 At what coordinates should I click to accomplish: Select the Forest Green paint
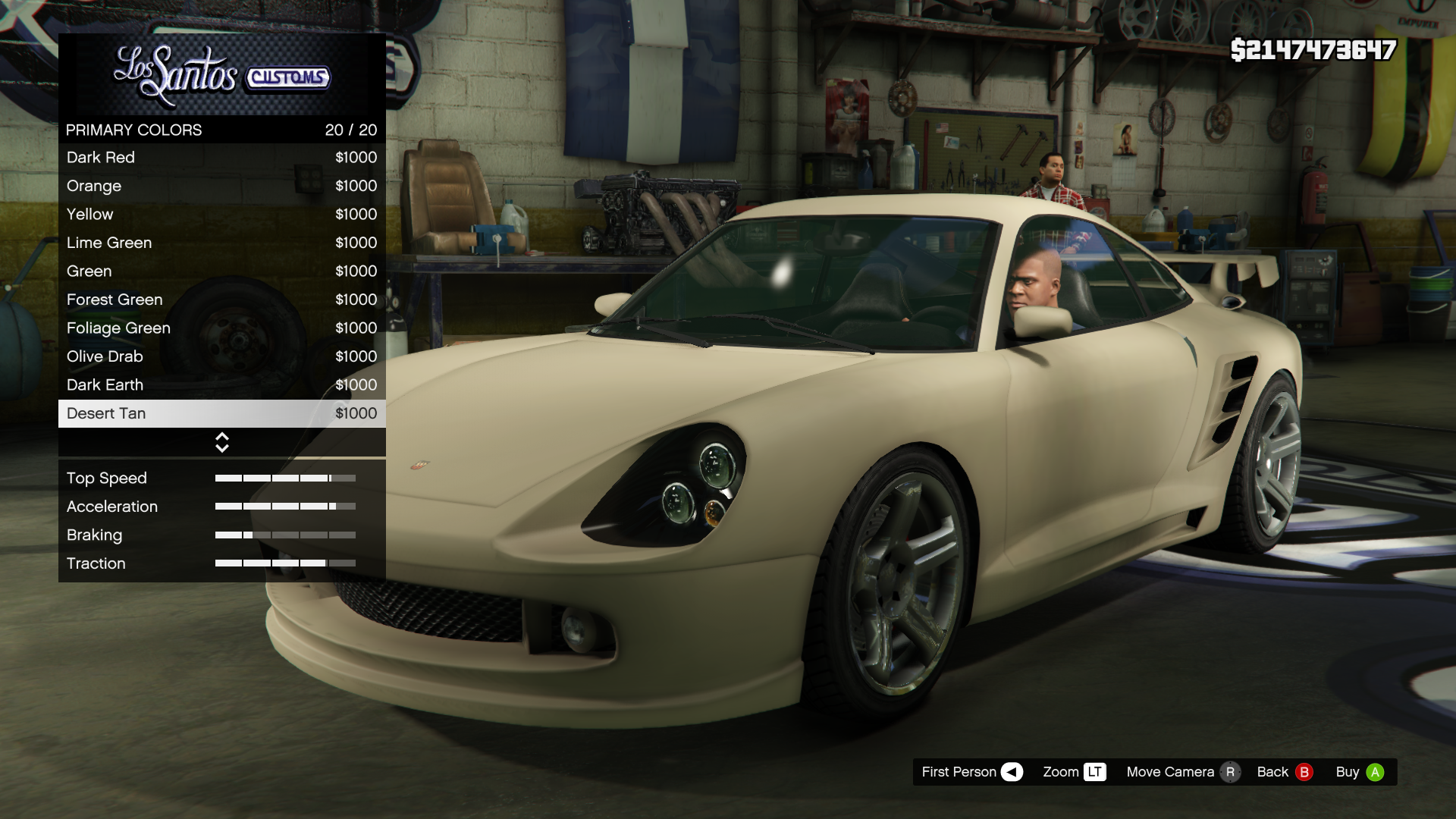(x=221, y=300)
